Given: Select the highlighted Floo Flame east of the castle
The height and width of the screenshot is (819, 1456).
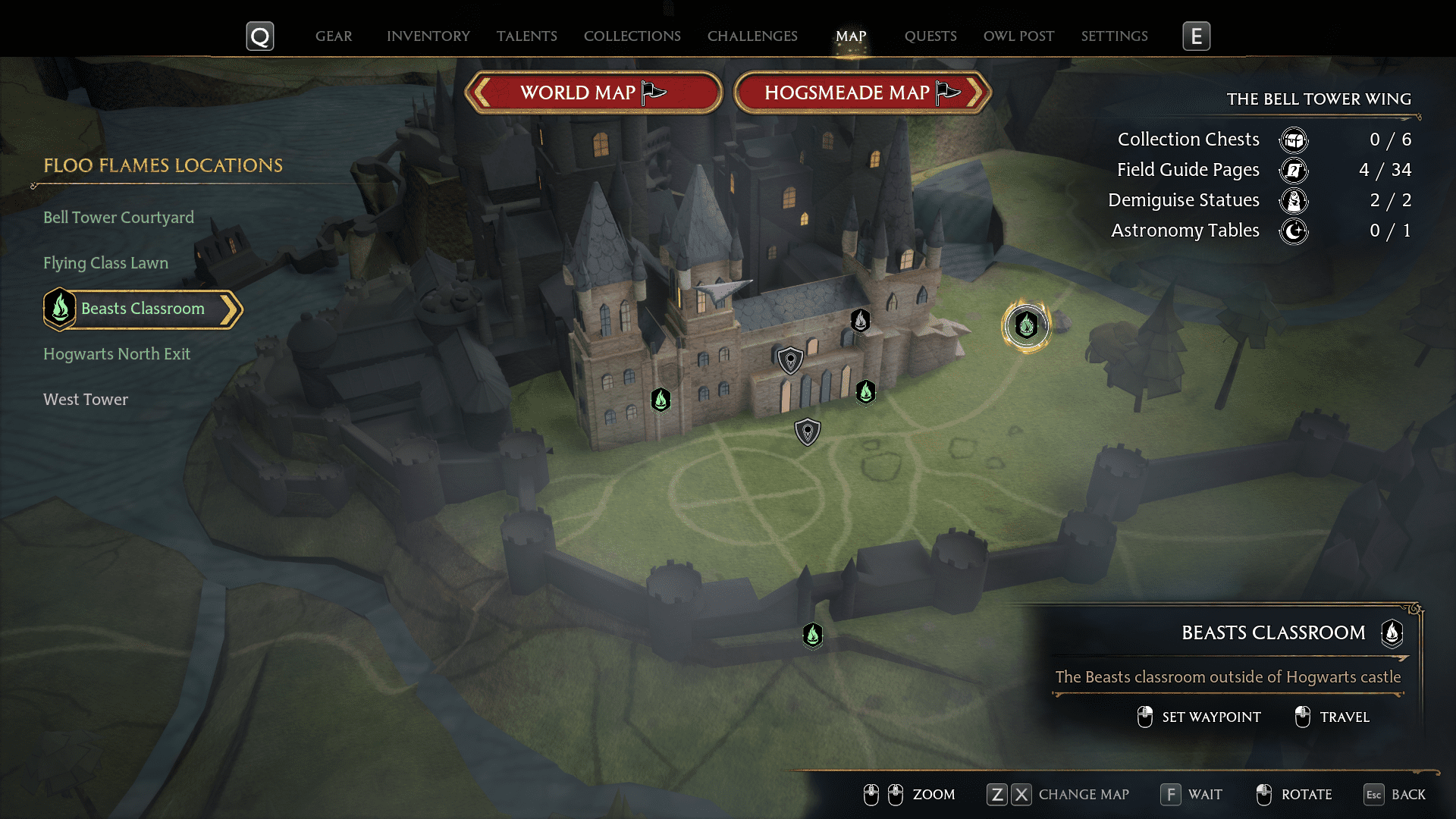Looking at the screenshot, I should (x=1026, y=326).
